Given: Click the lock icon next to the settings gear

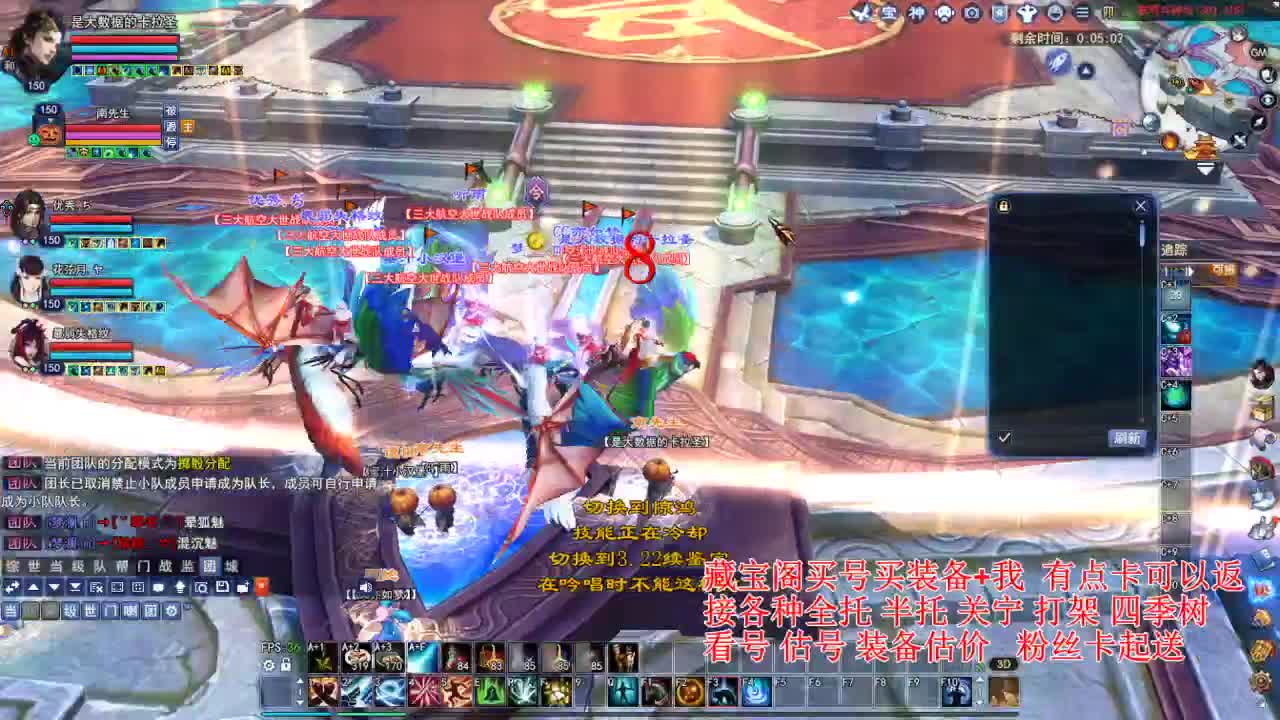Looking at the screenshot, I should [x=286, y=666].
